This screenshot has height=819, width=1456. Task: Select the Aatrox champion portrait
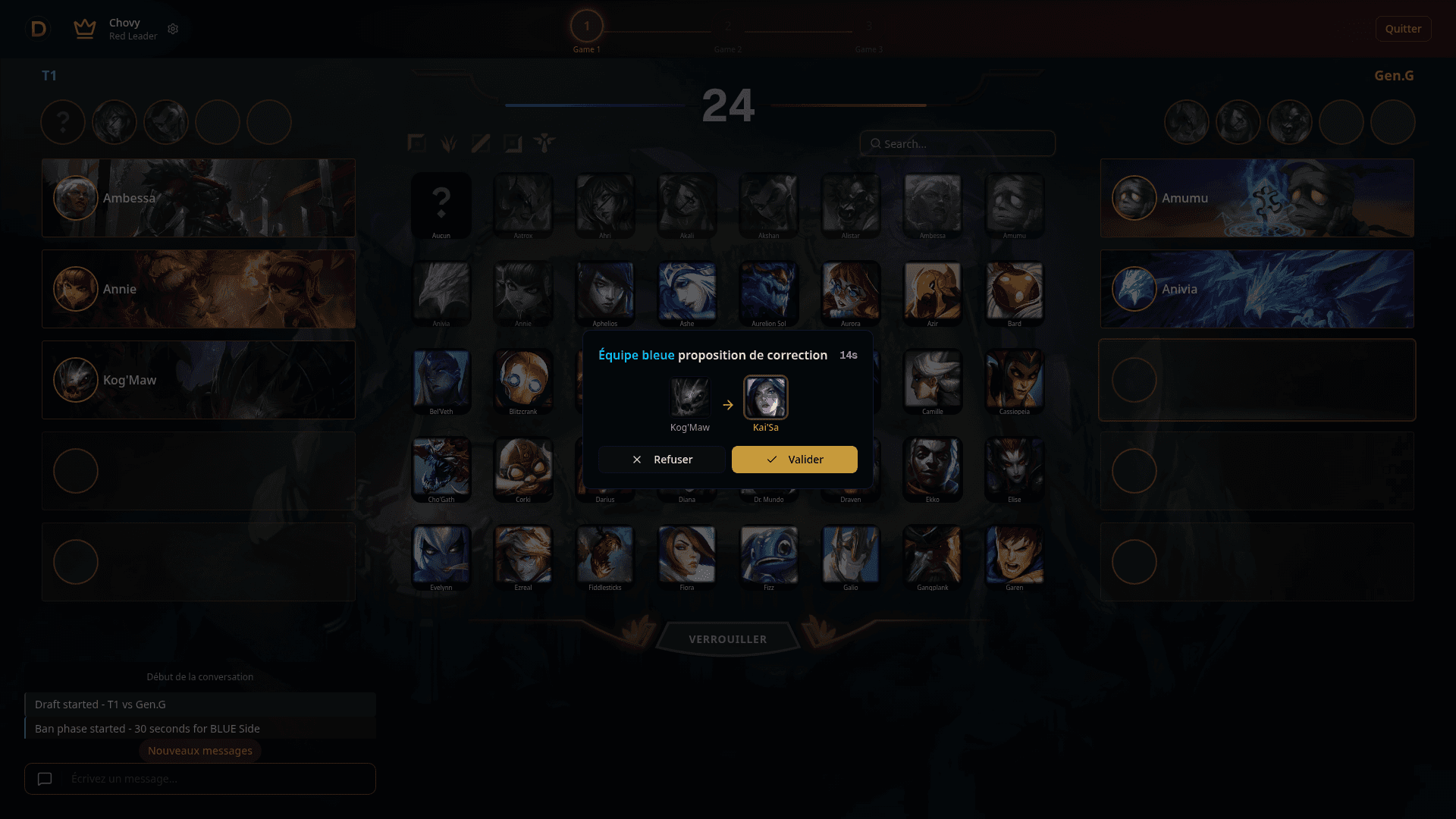click(523, 206)
